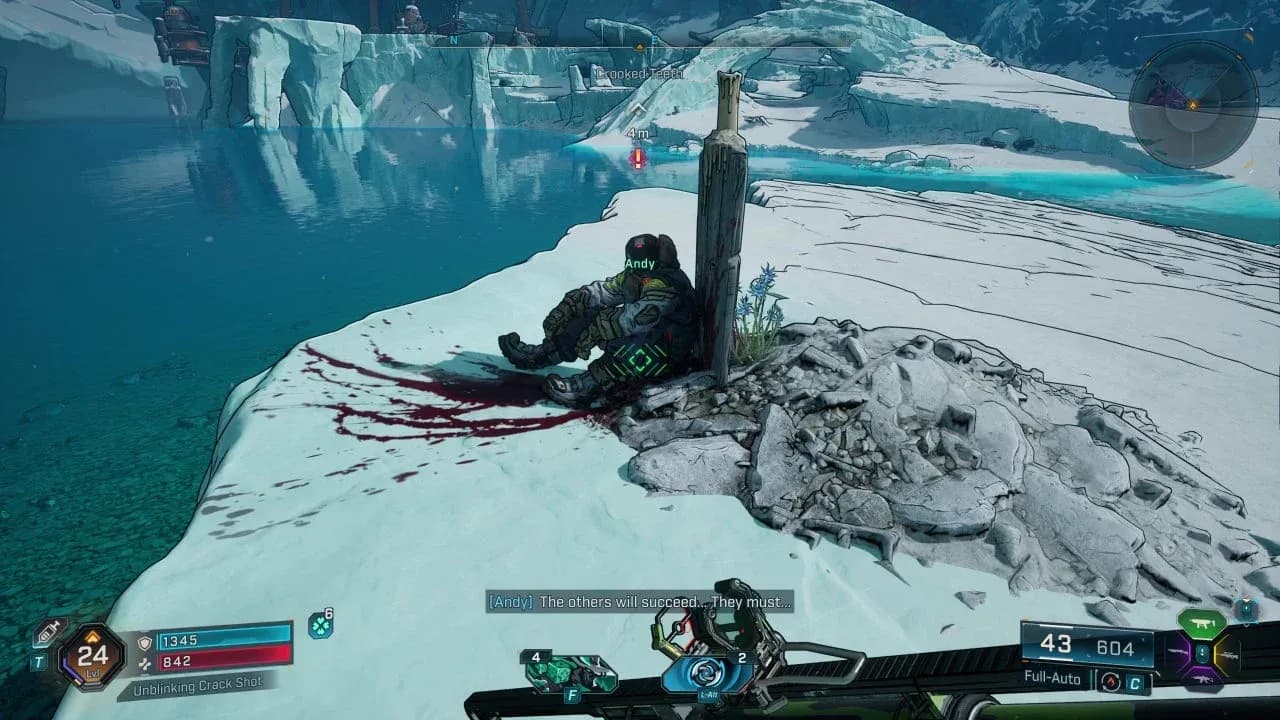Open the circular minimap
1280x720 pixels.
pyautogui.click(x=1192, y=104)
